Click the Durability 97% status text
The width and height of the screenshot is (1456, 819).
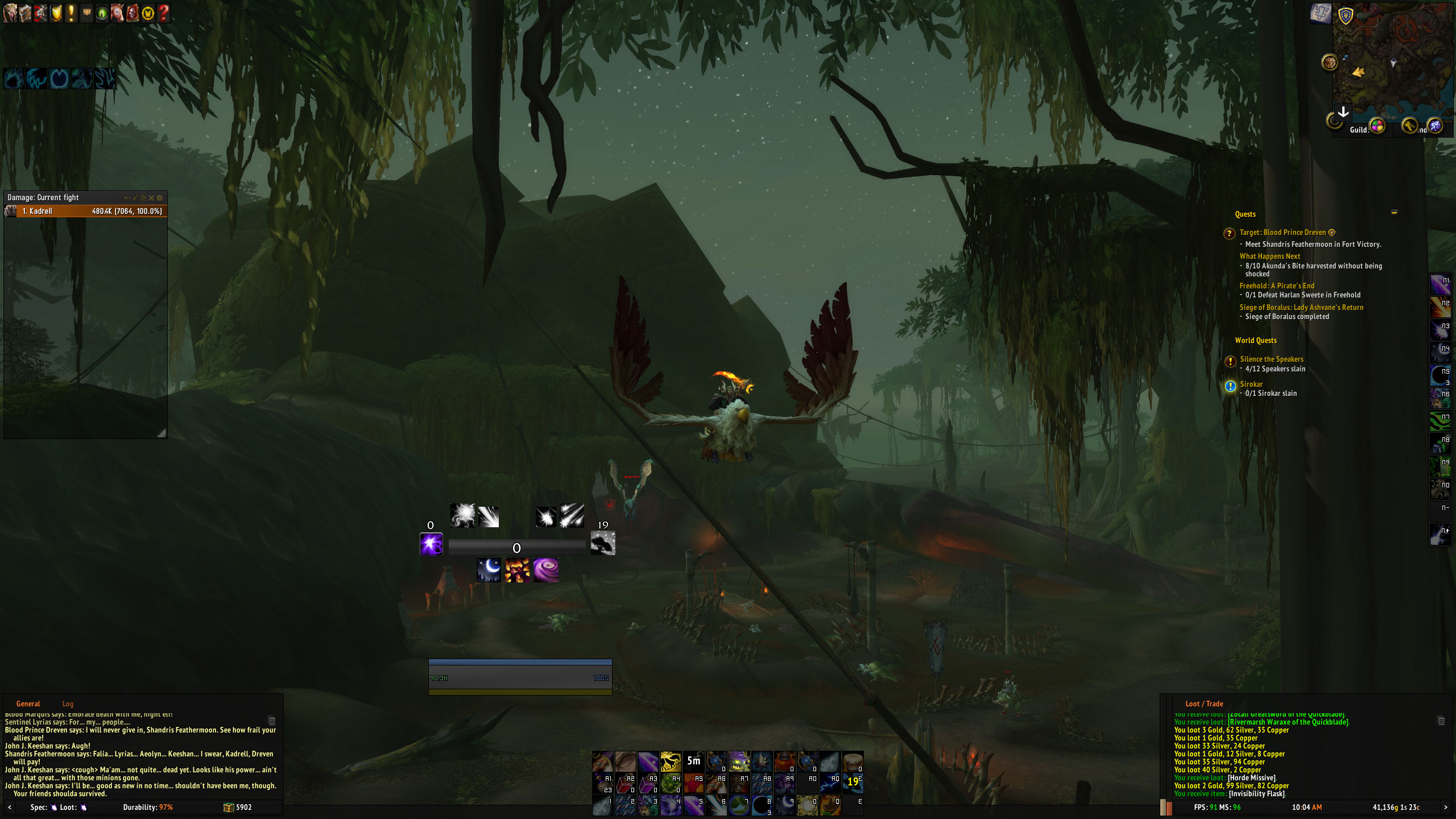[148, 807]
